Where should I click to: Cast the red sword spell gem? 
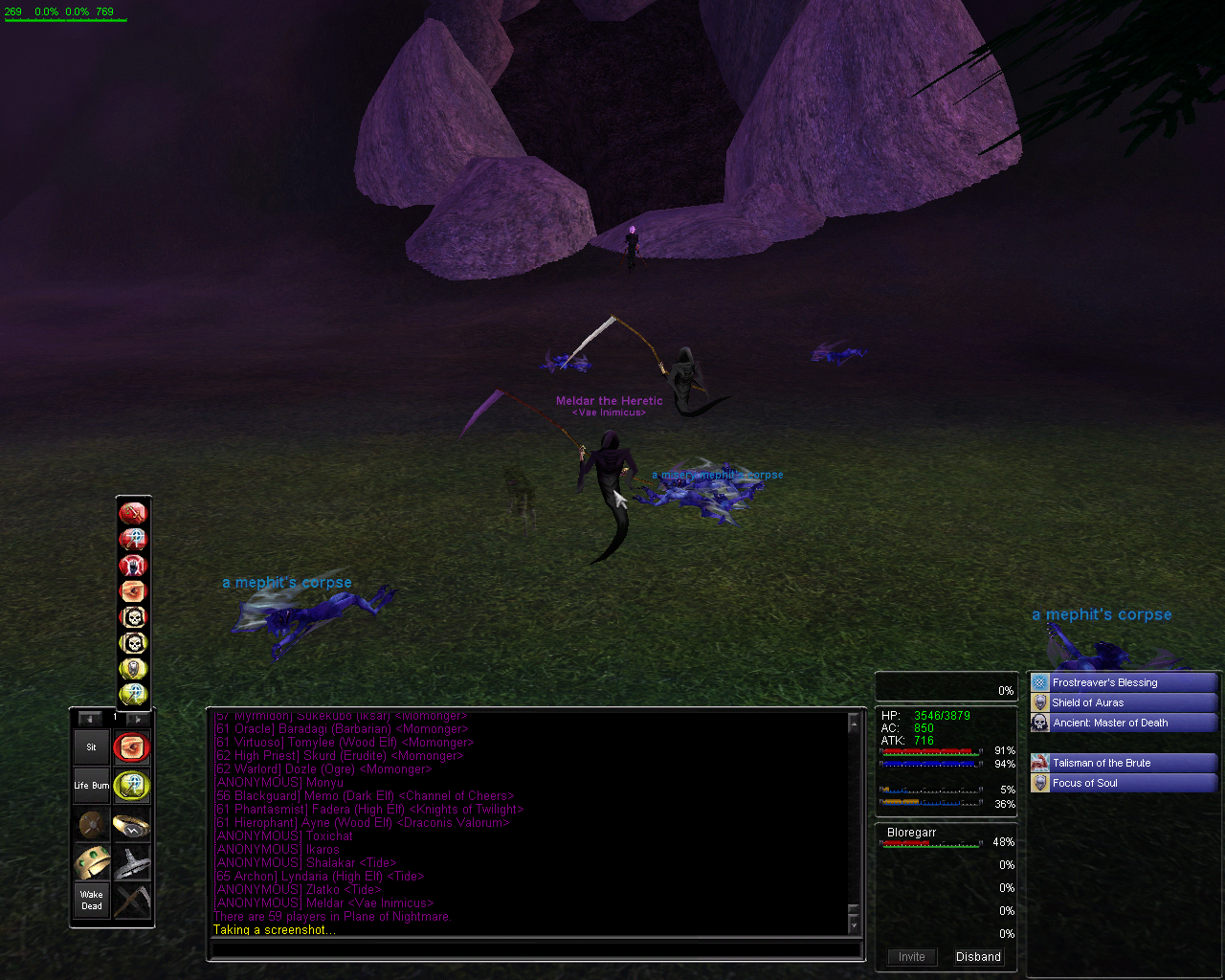[x=133, y=514]
